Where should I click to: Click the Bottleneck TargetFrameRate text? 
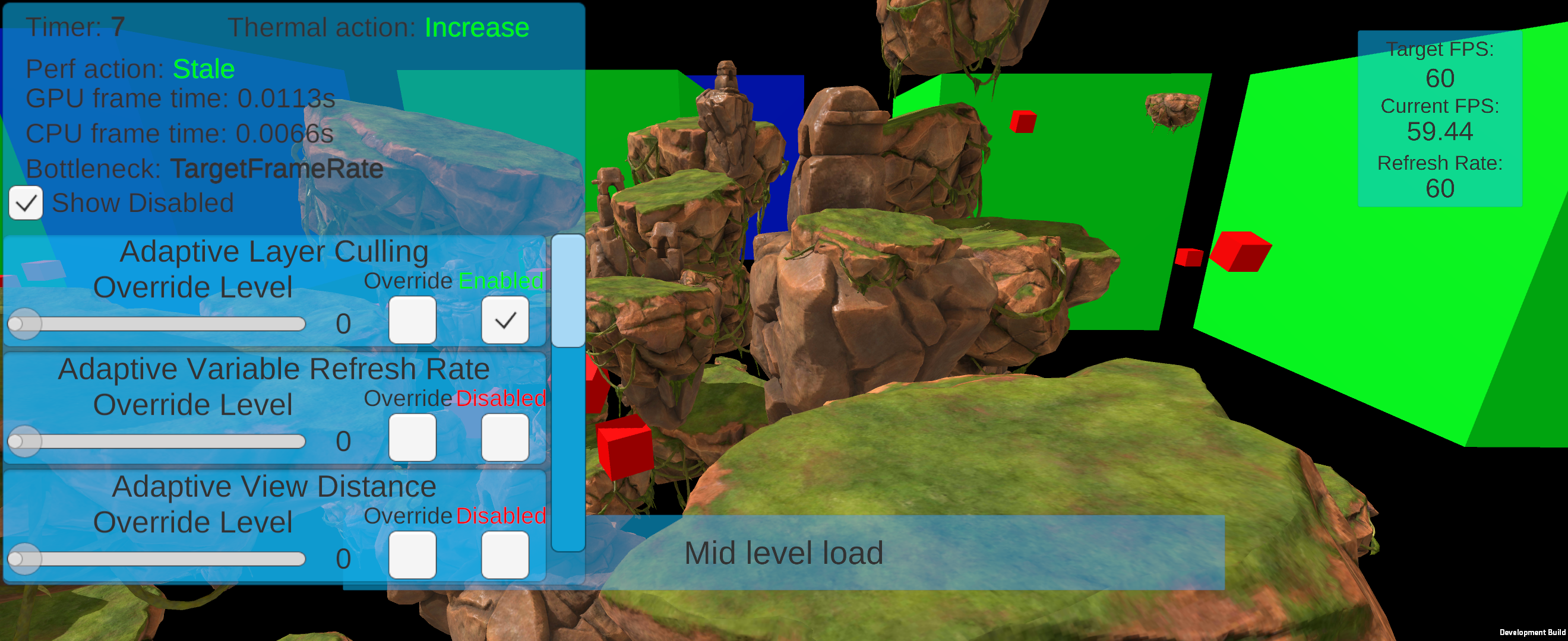(277, 169)
